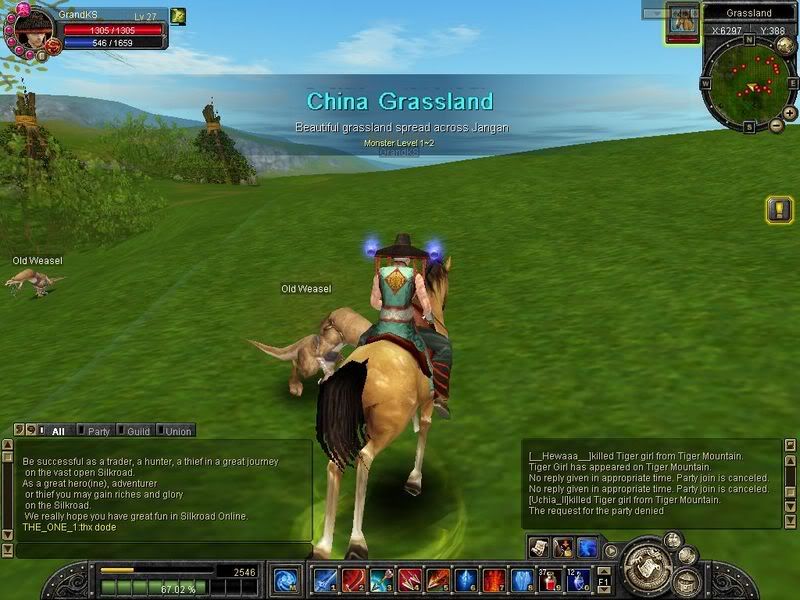Show the All chat tab
800x600 pixels.
[x=58, y=431]
